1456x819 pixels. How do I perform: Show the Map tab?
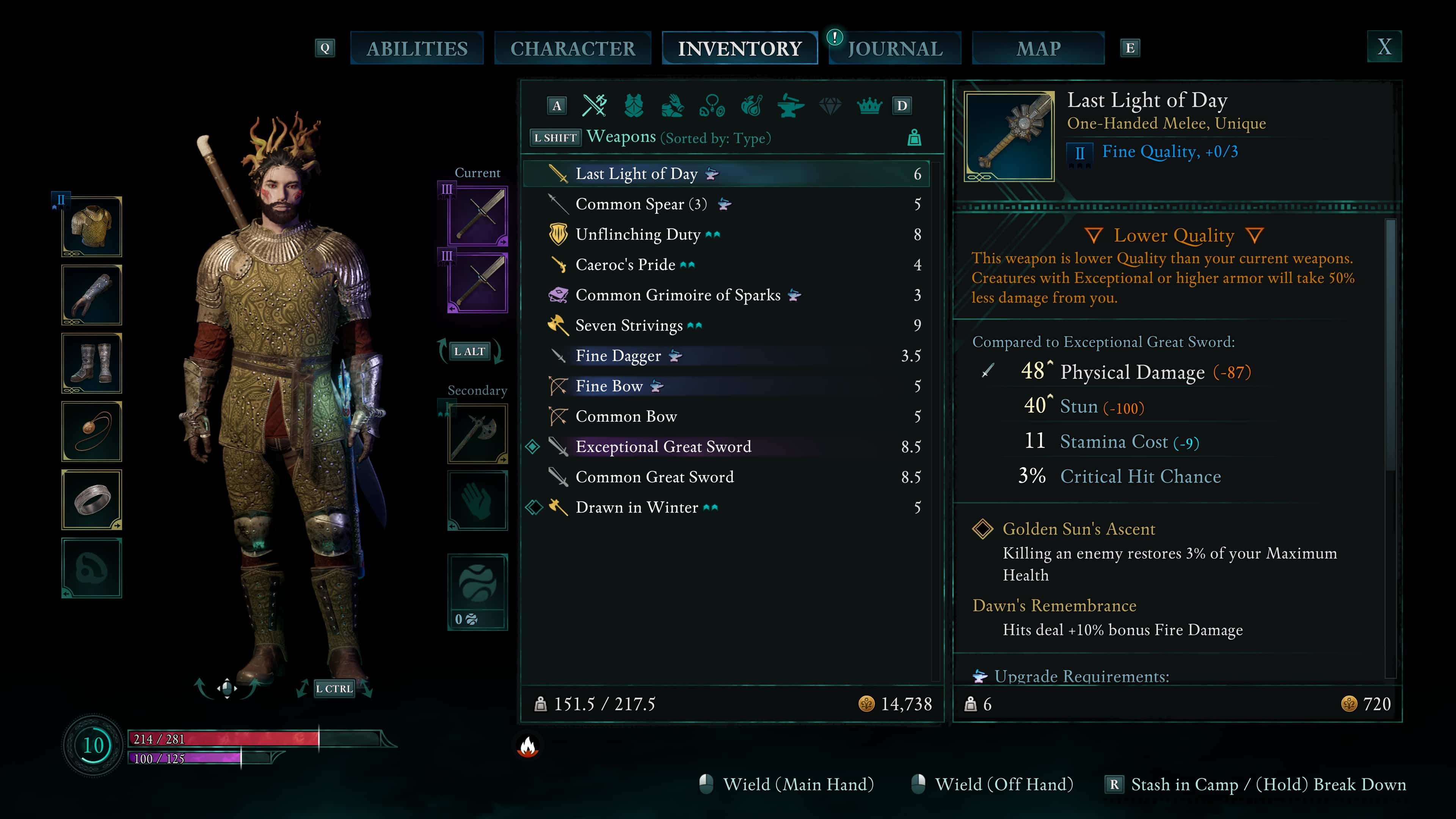(1038, 49)
